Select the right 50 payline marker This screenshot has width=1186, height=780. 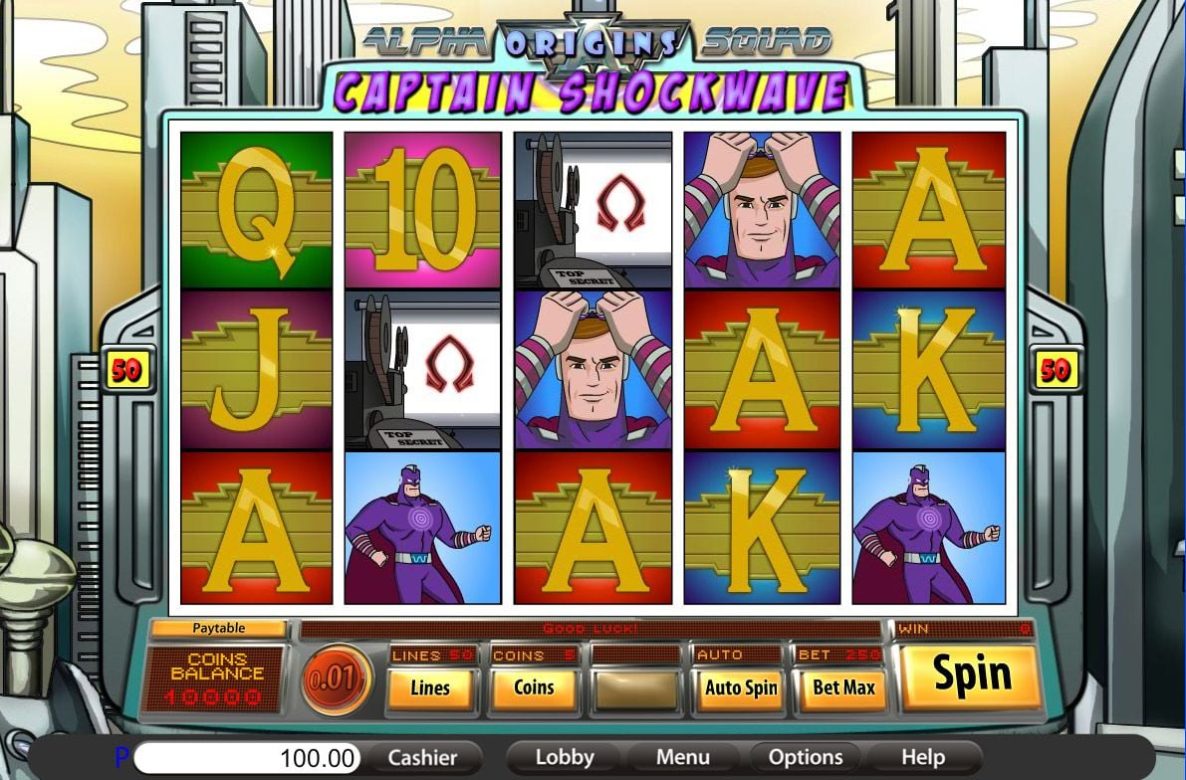[1055, 371]
